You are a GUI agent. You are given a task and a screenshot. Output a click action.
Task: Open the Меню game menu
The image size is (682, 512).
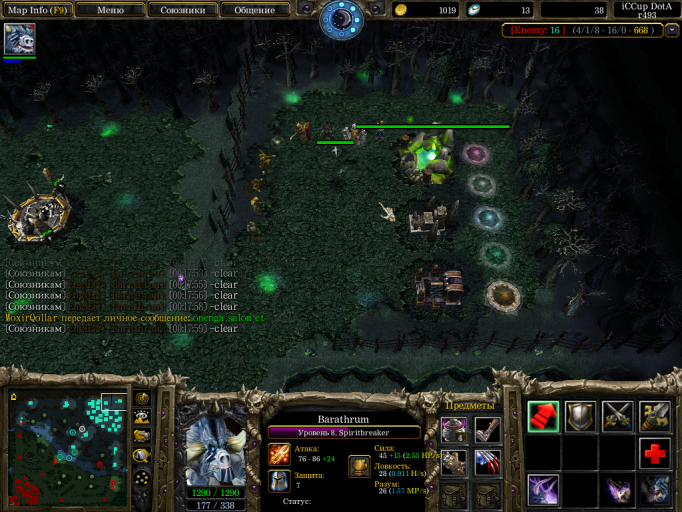110,10
